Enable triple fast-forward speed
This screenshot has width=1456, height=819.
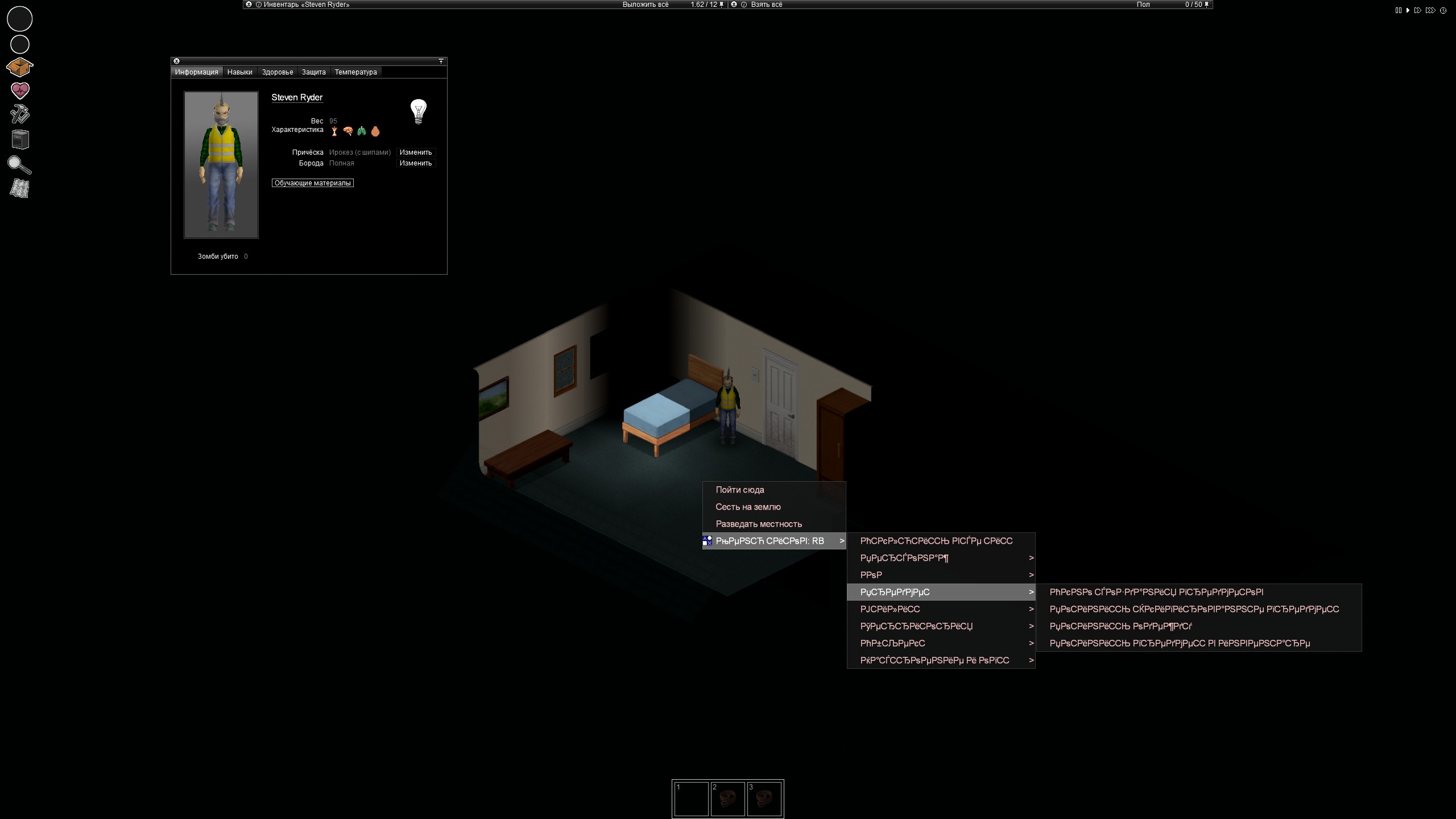1430,10
